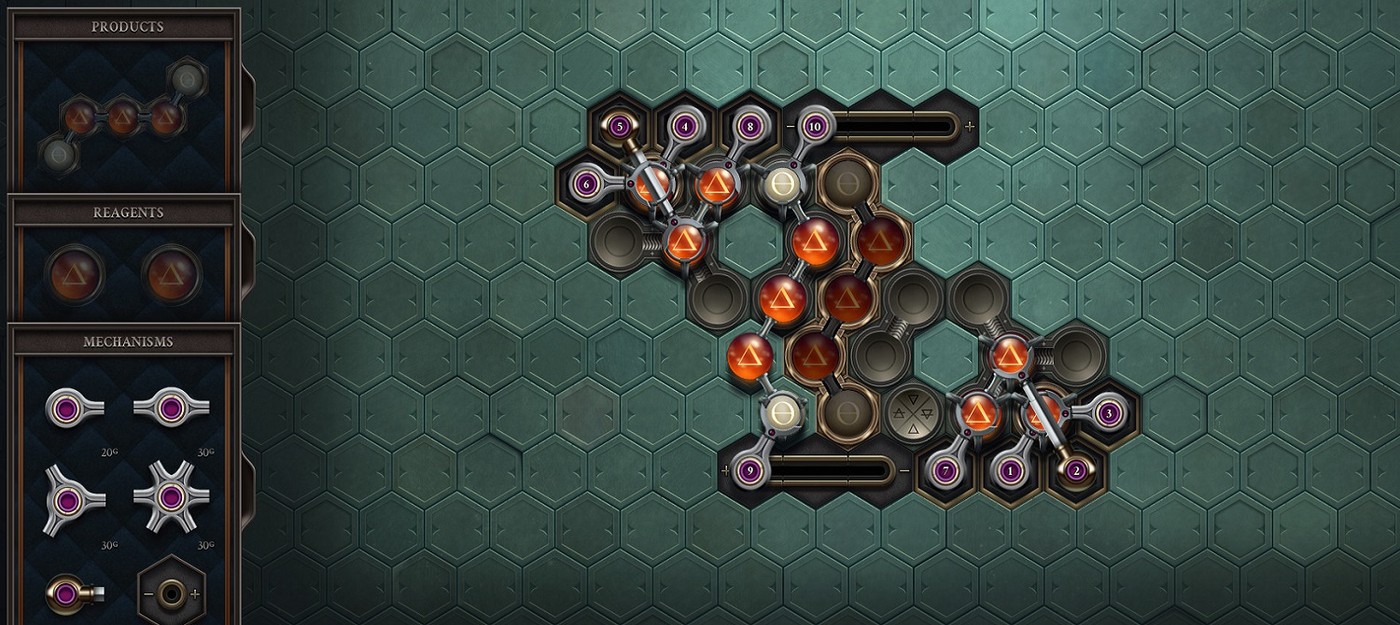Click arm base number 4
Image resolution: width=1400 pixels, height=625 pixels.
[684, 127]
